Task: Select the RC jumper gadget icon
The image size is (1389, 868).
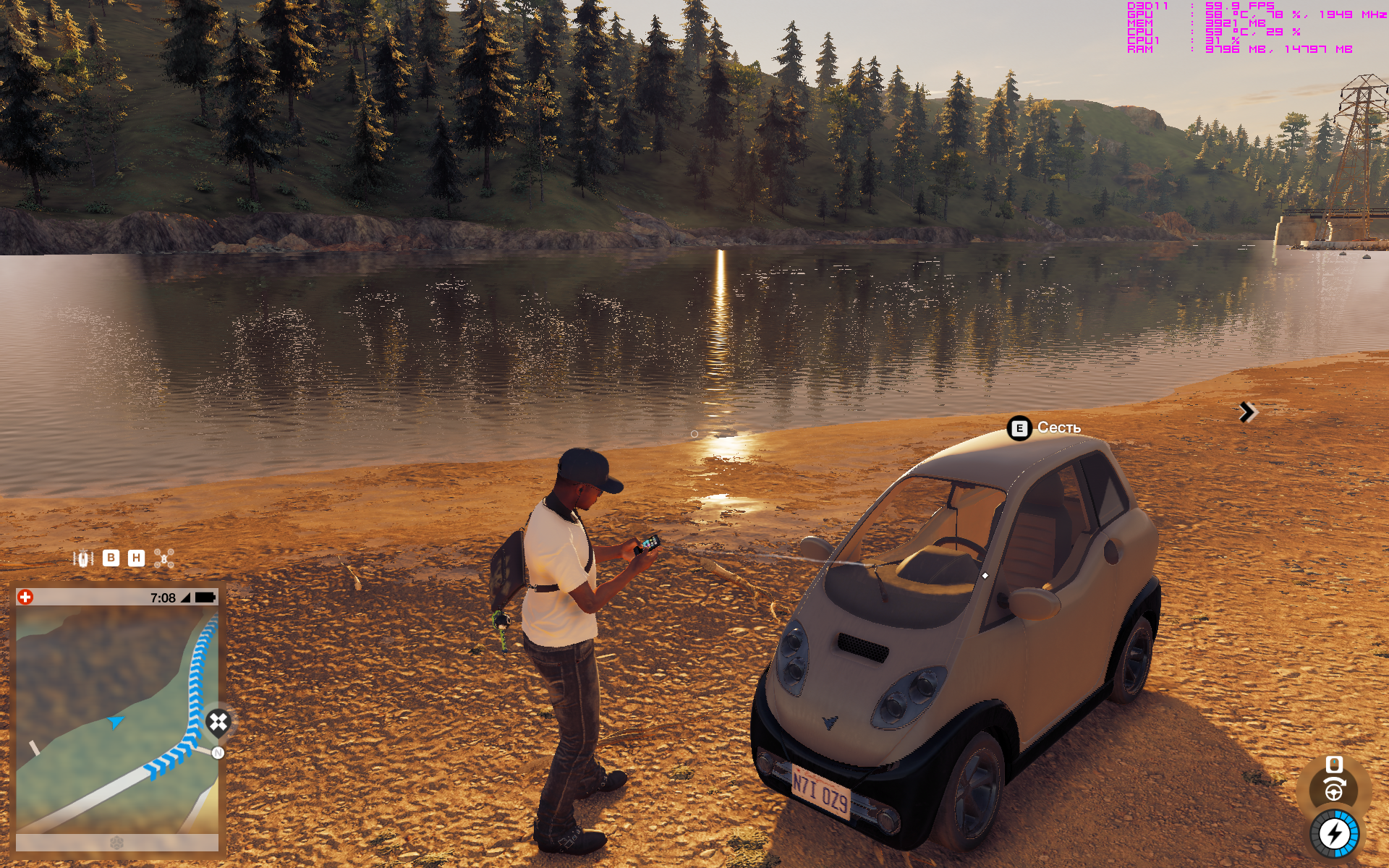Action: pyautogui.click(x=83, y=558)
